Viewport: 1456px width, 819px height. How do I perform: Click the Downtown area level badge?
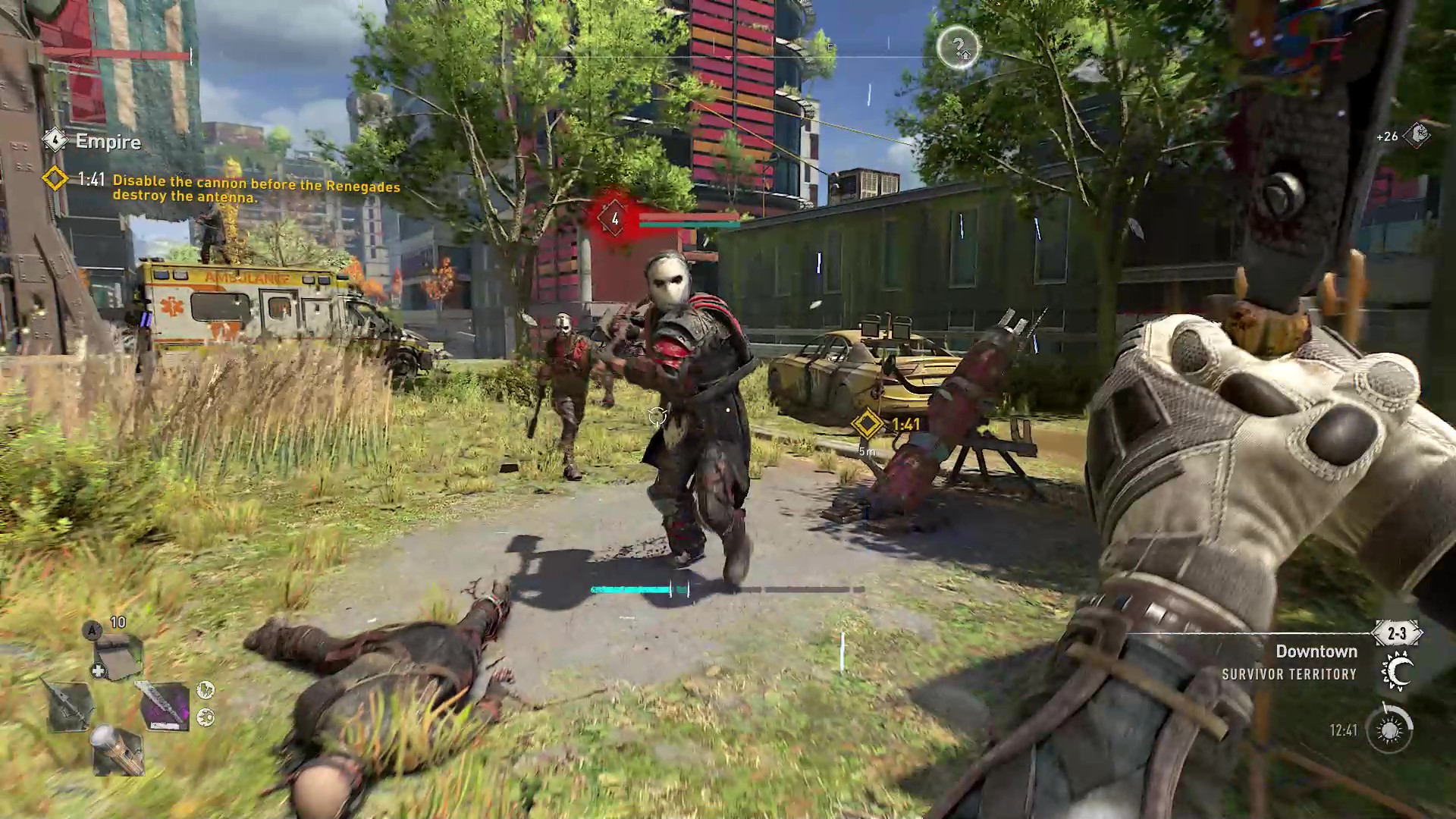coord(1397,633)
